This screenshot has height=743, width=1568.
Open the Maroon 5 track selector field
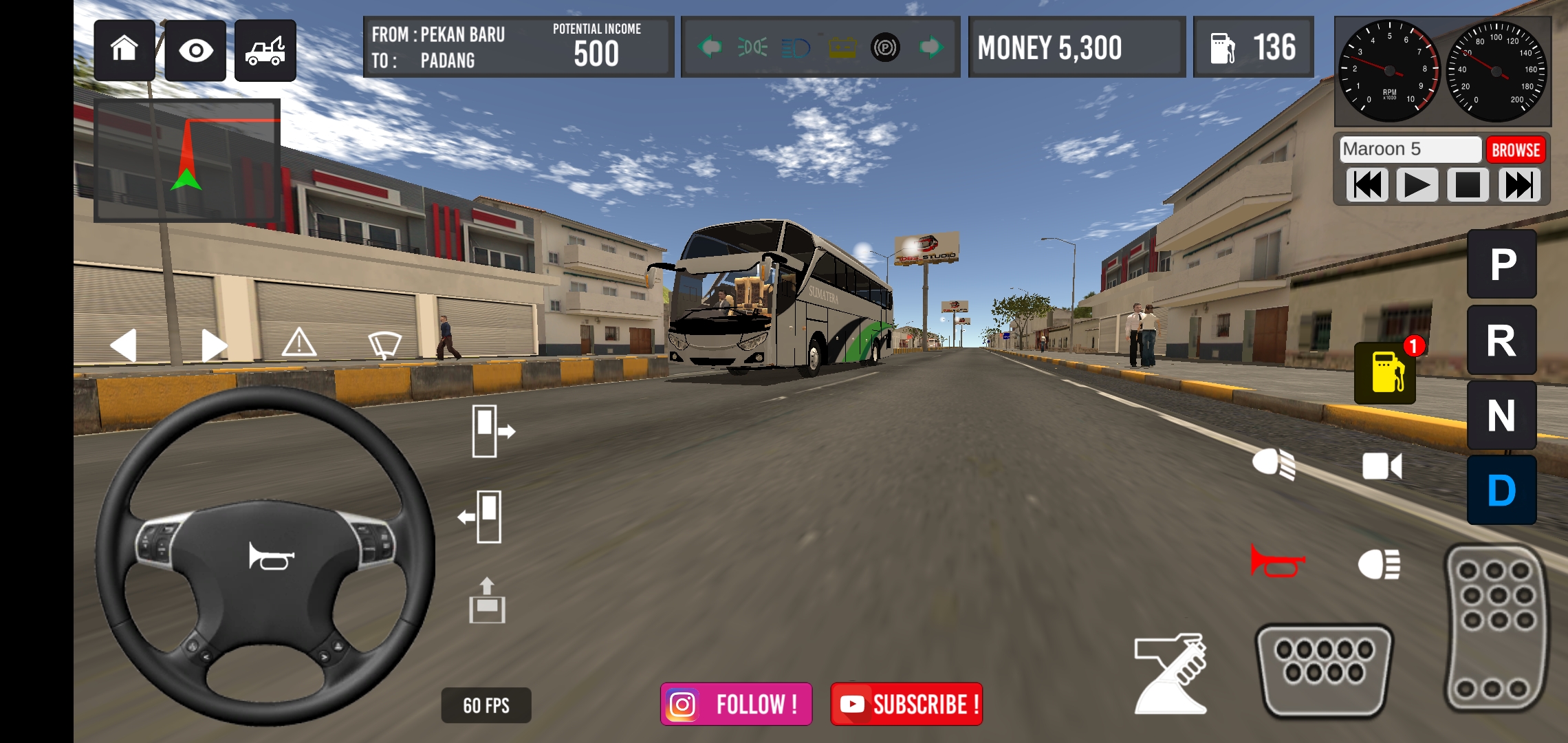pyautogui.click(x=1410, y=149)
